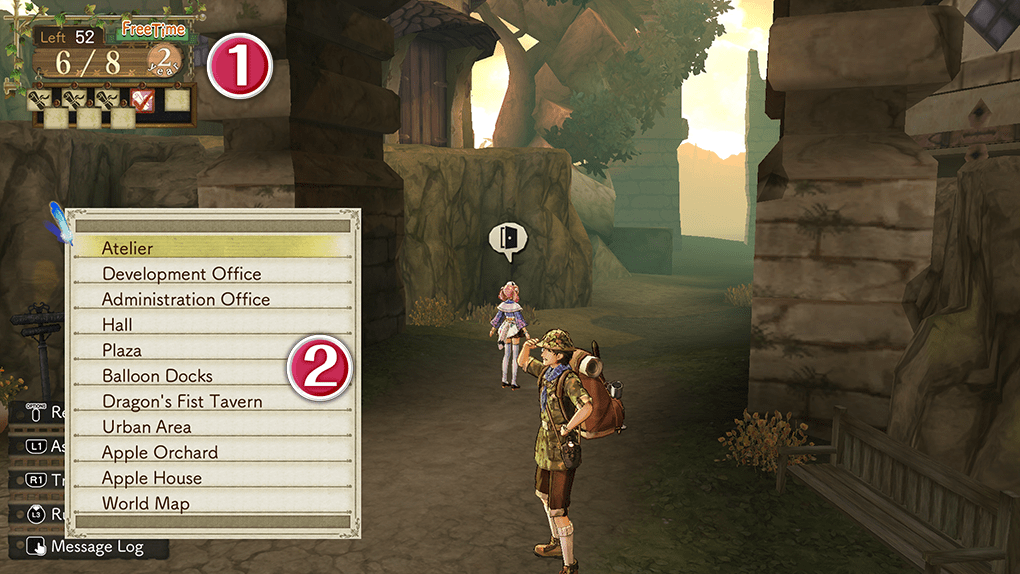Screen dimensions: 1020x574
Task: Select the Hall entry
Action: click(x=117, y=325)
